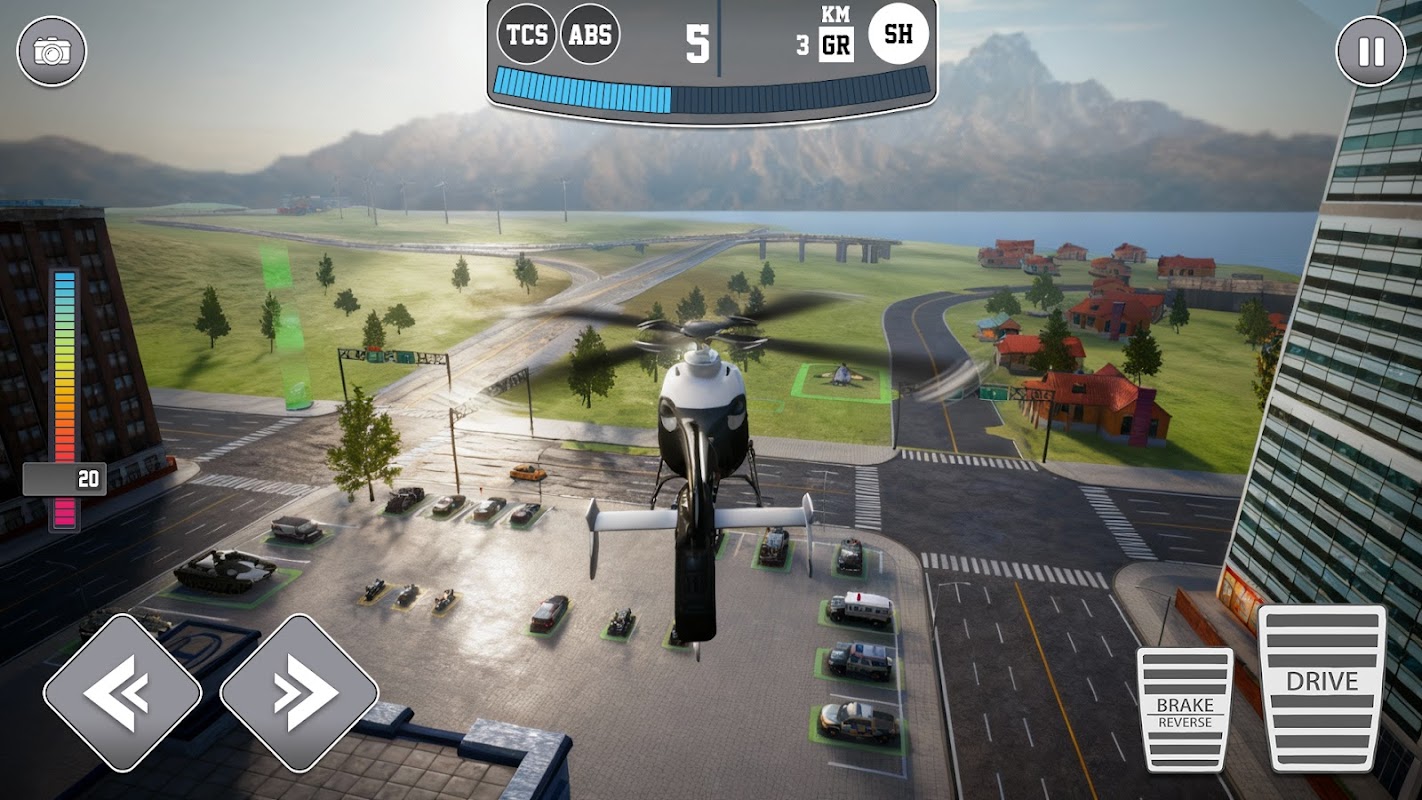
Task: Pause the game
Action: pos(1370,51)
